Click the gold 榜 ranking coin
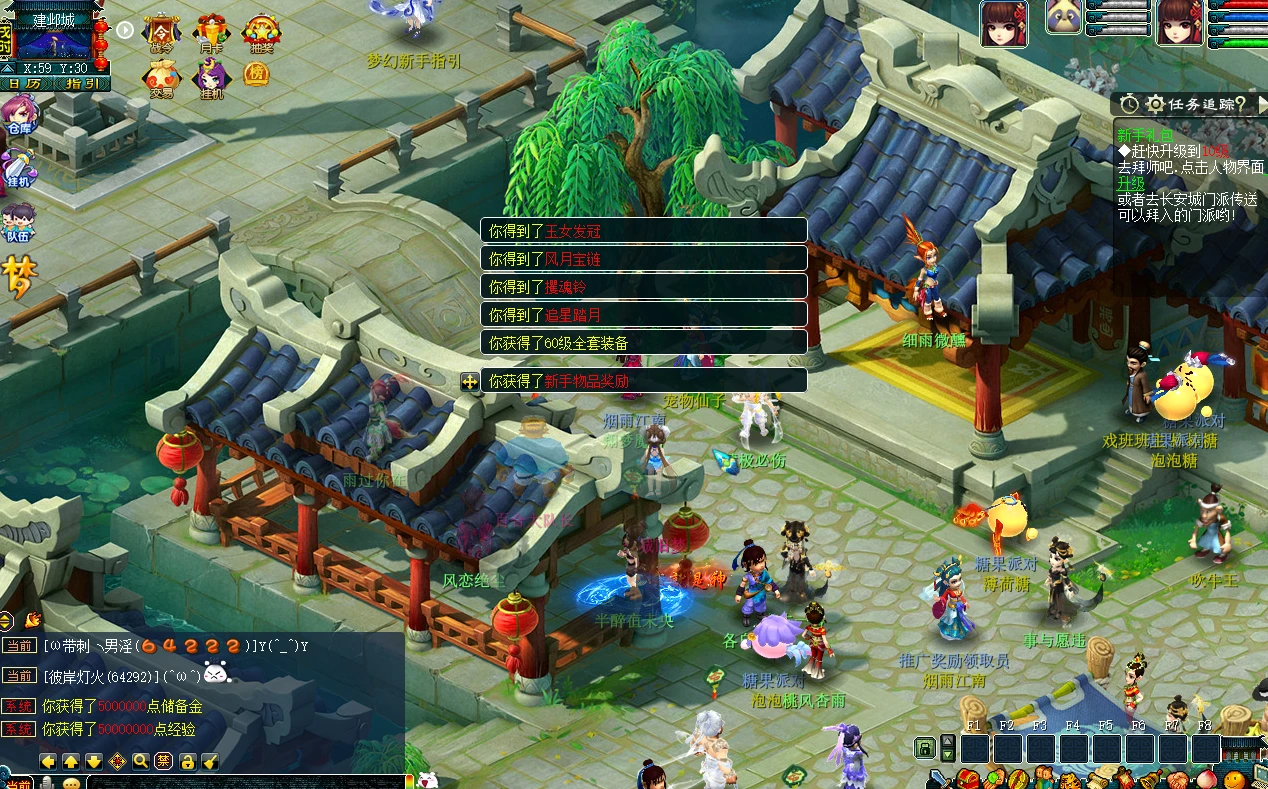Viewport: 1268px width, 789px height. point(257,74)
